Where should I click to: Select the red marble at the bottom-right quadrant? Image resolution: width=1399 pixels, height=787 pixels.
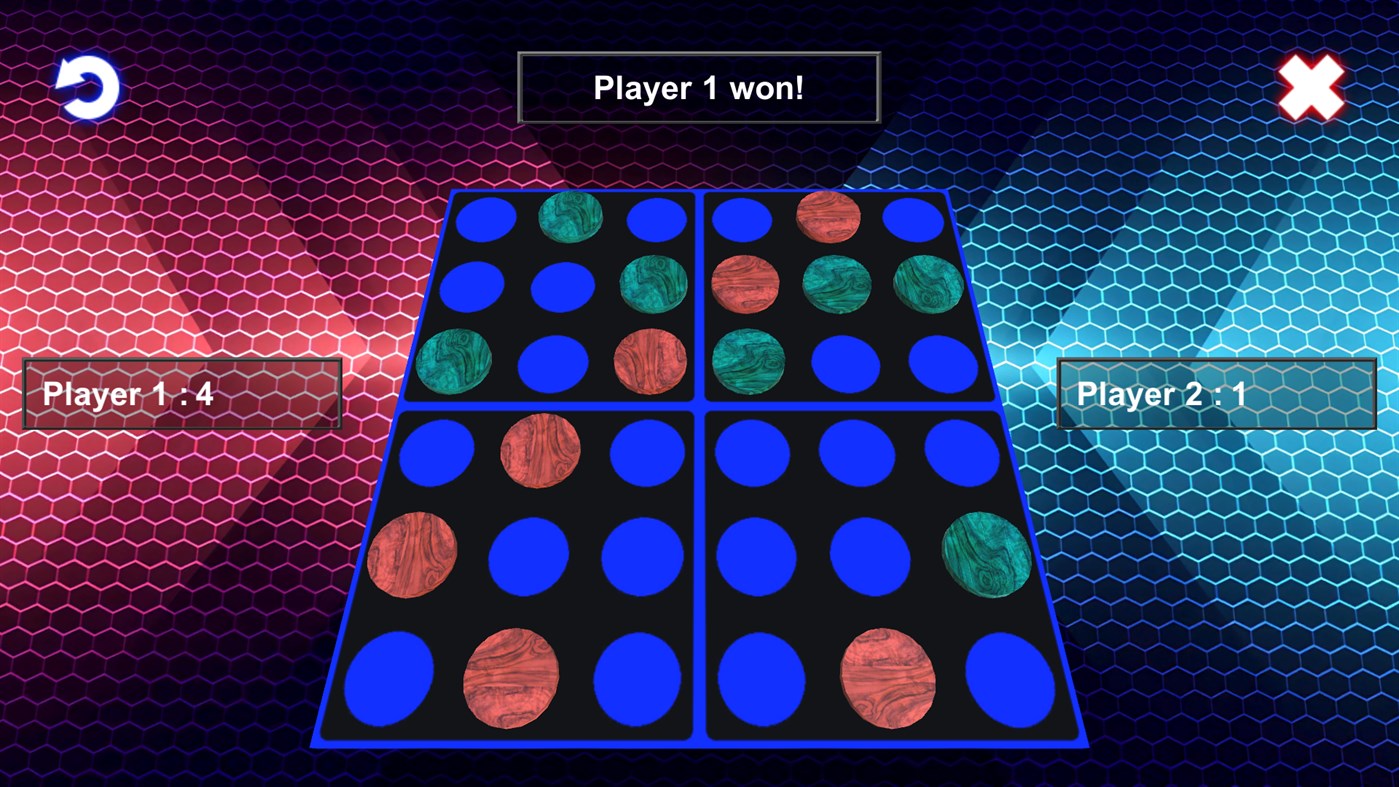tap(885, 676)
